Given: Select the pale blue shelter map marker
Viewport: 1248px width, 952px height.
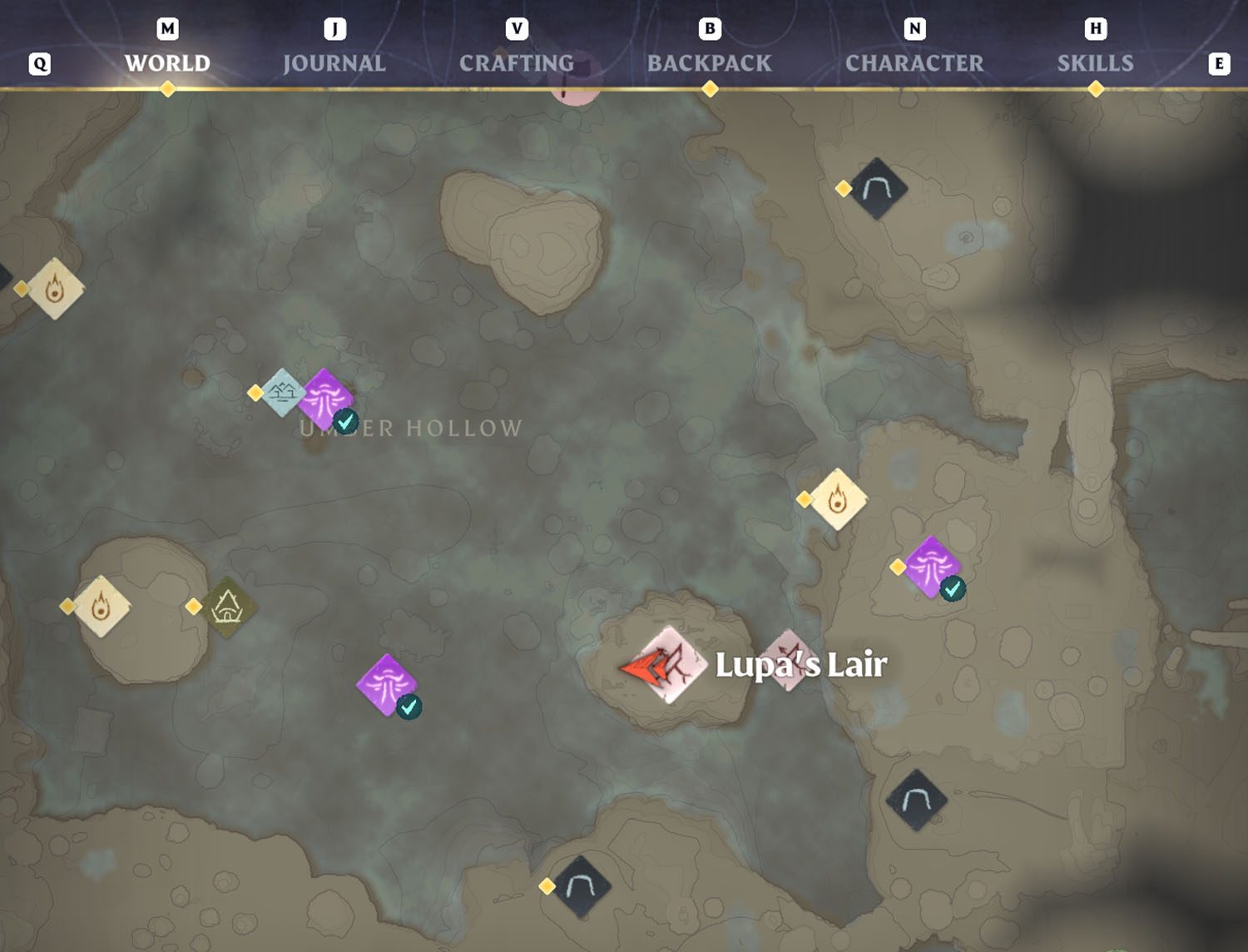Looking at the screenshot, I should click(x=282, y=392).
